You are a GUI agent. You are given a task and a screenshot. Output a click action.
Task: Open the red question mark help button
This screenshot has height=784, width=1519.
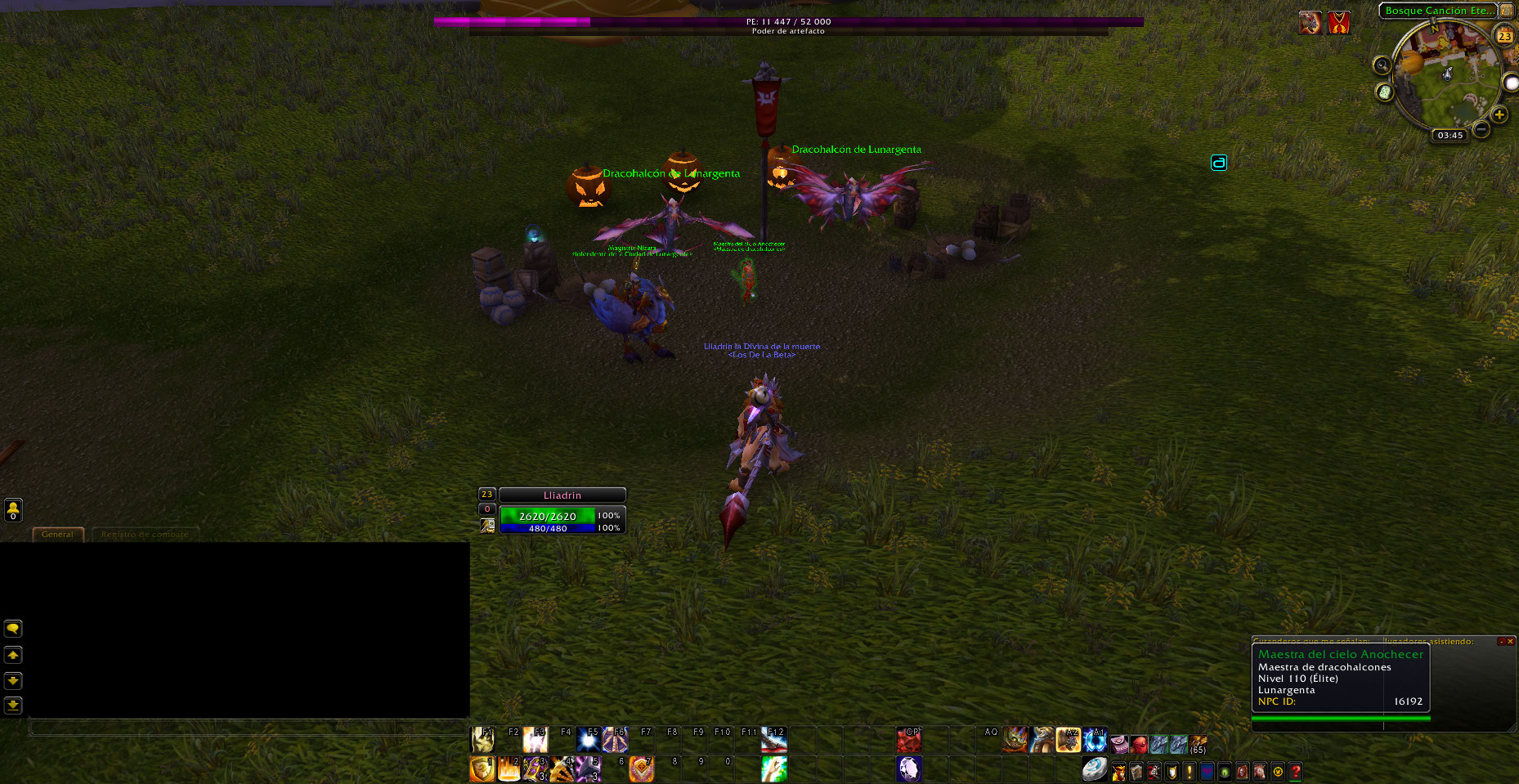point(1296,772)
